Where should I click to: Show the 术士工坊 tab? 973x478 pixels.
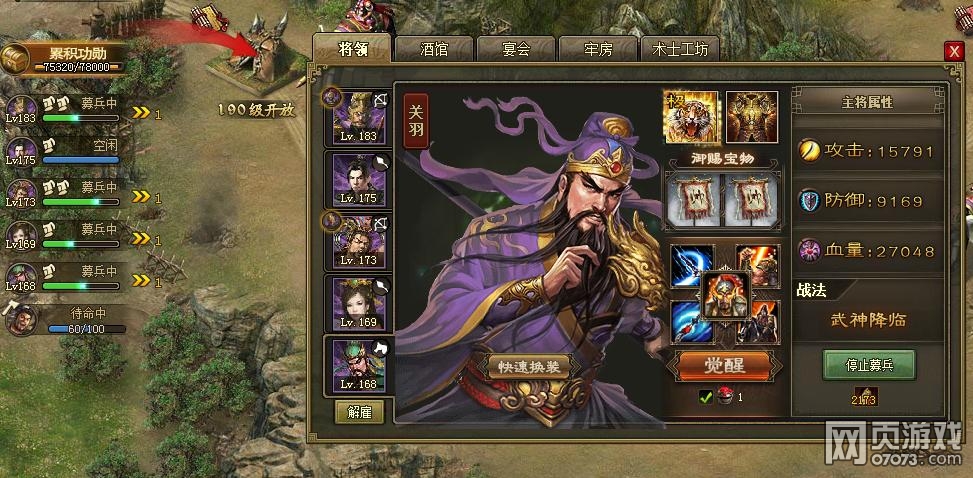pyautogui.click(x=680, y=49)
